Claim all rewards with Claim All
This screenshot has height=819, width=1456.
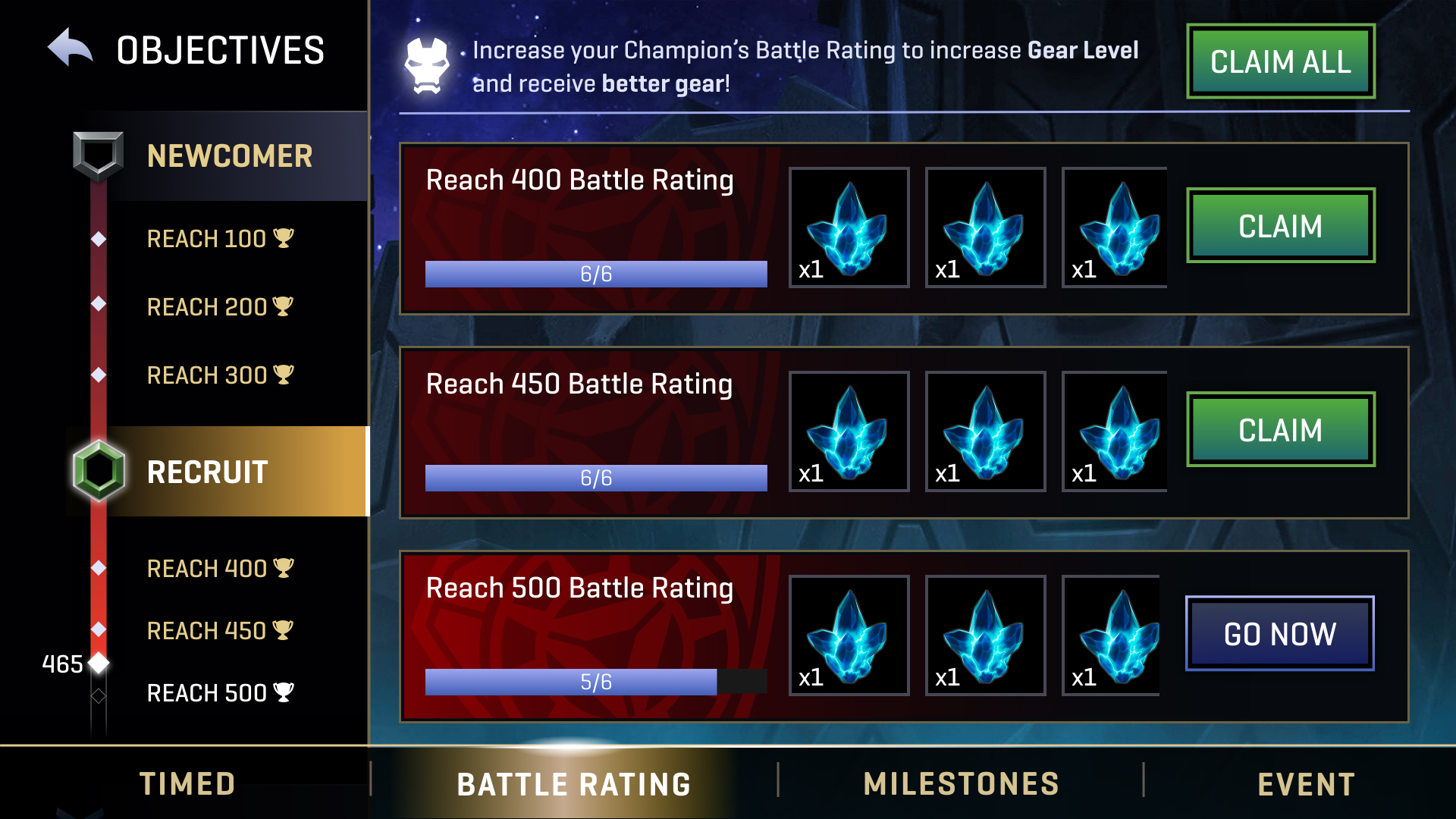click(x=1280, y=61)
